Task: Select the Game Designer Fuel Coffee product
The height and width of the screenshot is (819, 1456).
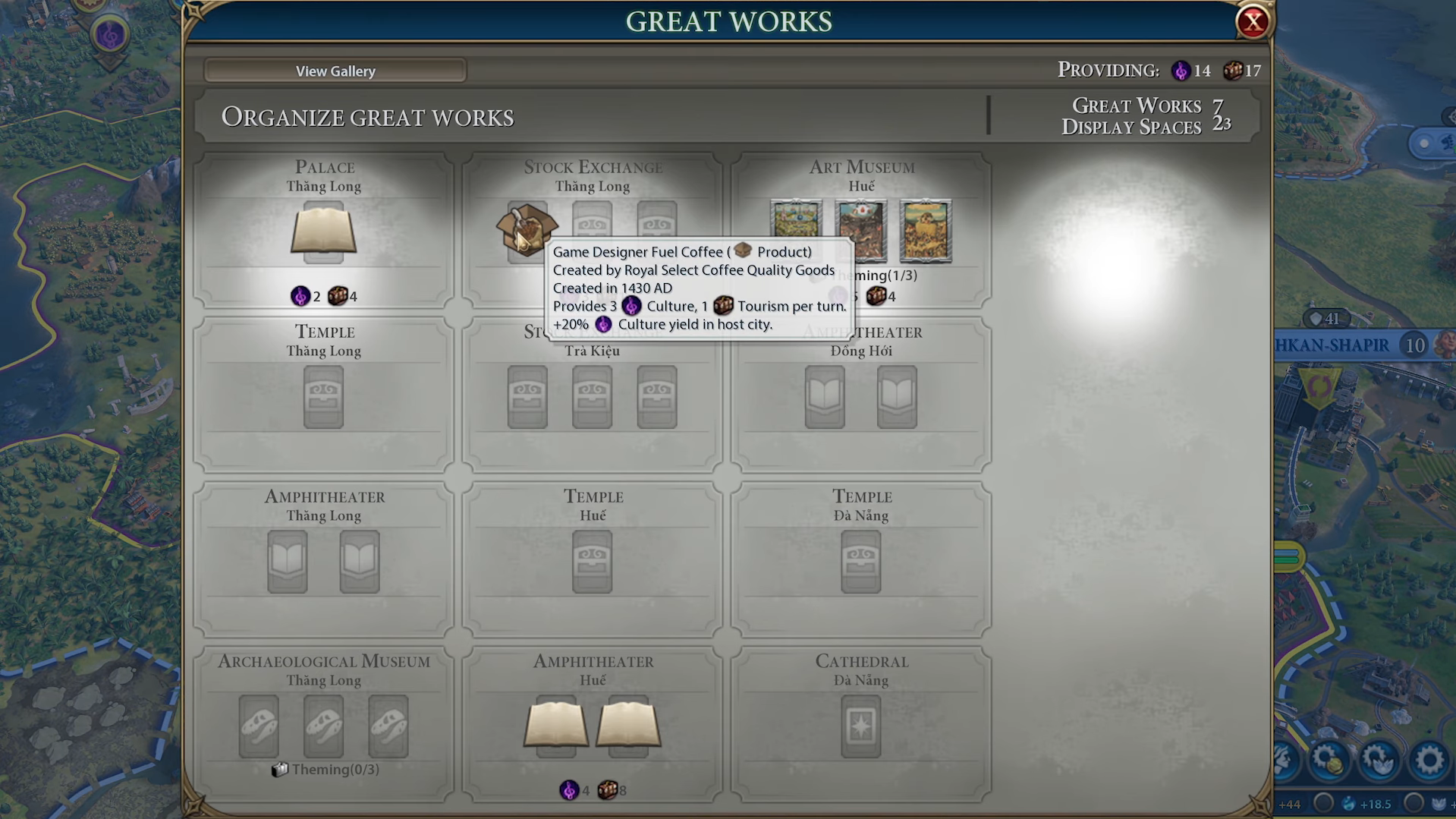Action: point(525,228)
